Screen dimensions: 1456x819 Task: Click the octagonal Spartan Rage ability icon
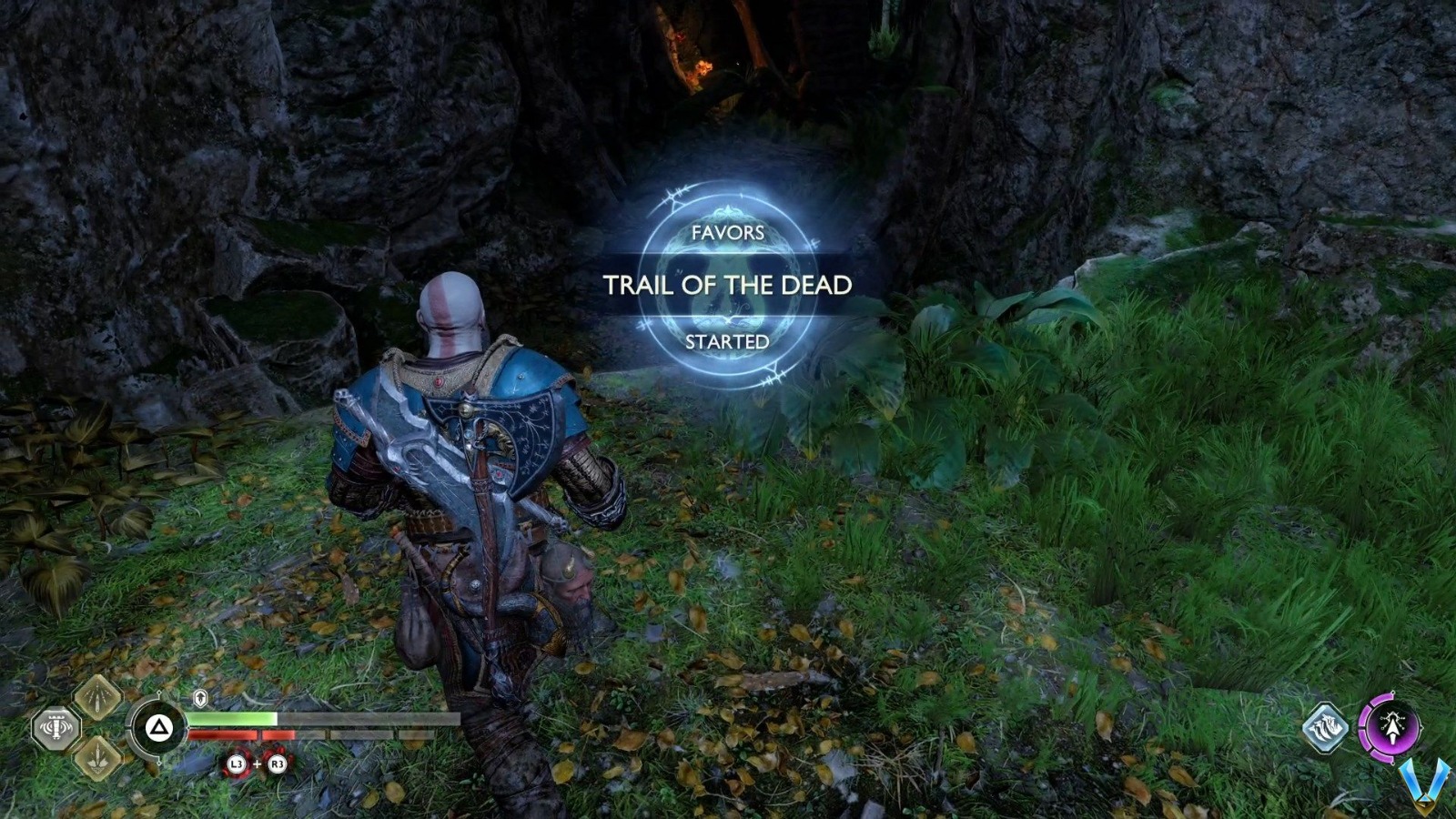56,727
